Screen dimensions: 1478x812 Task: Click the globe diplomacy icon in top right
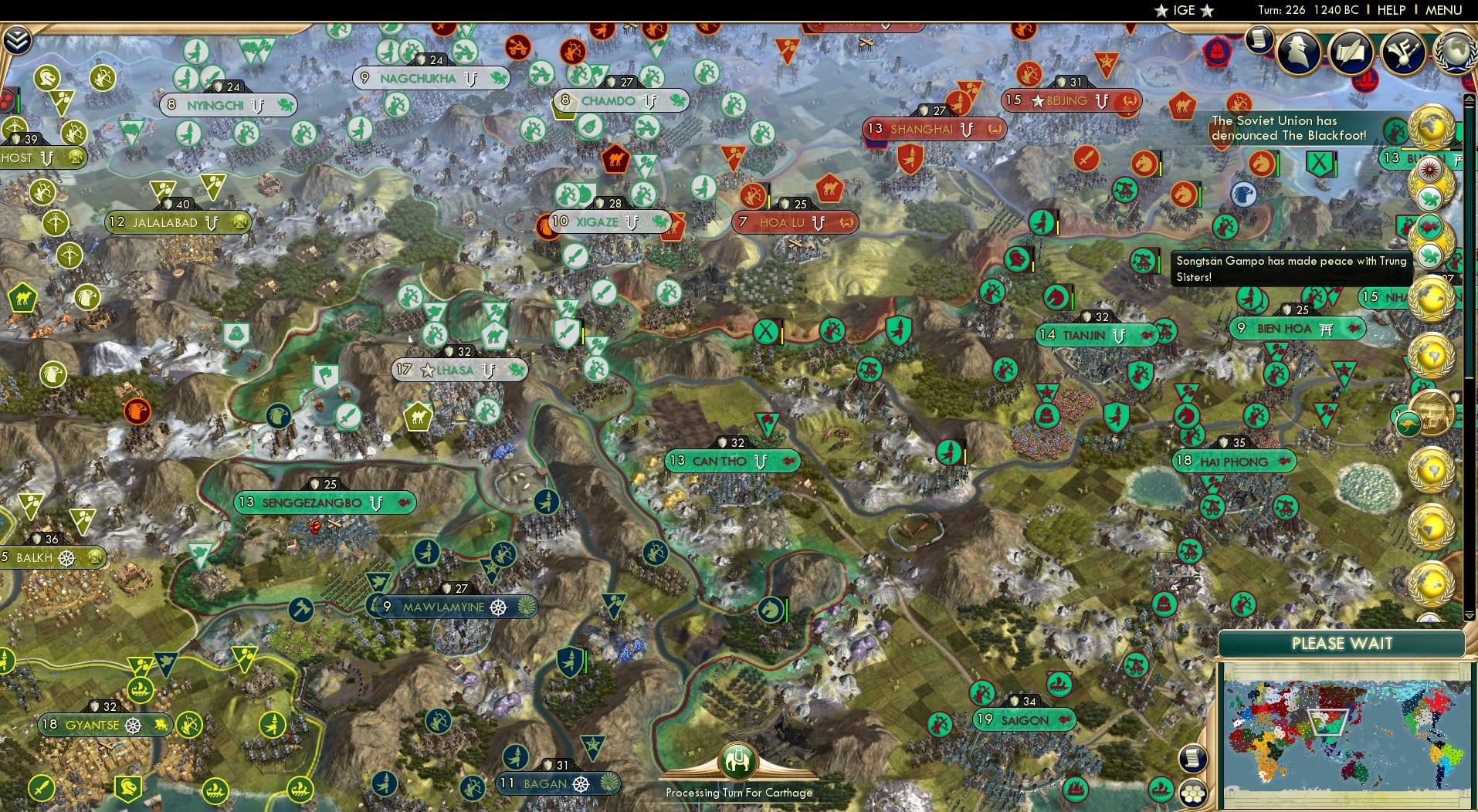point(1453,52)
